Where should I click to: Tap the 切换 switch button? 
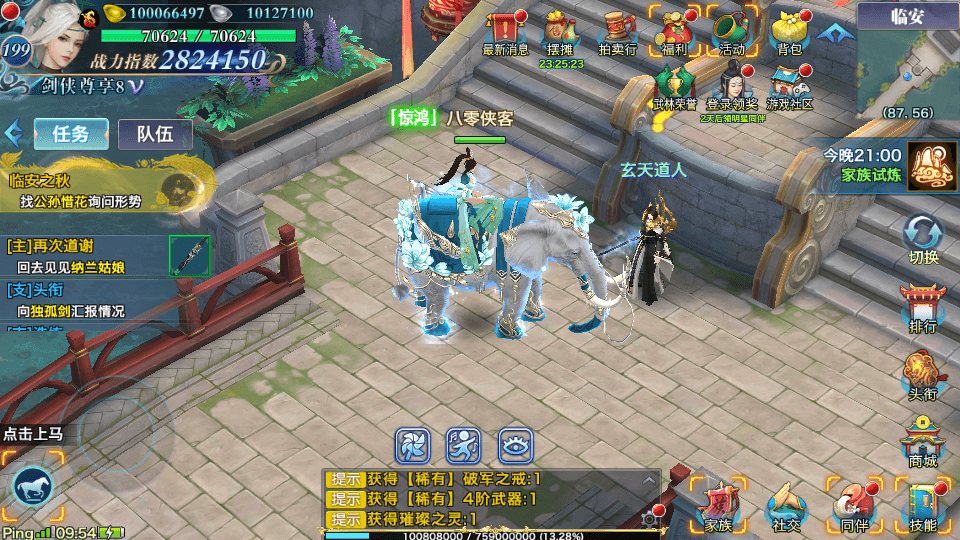(x=923, y=239)
